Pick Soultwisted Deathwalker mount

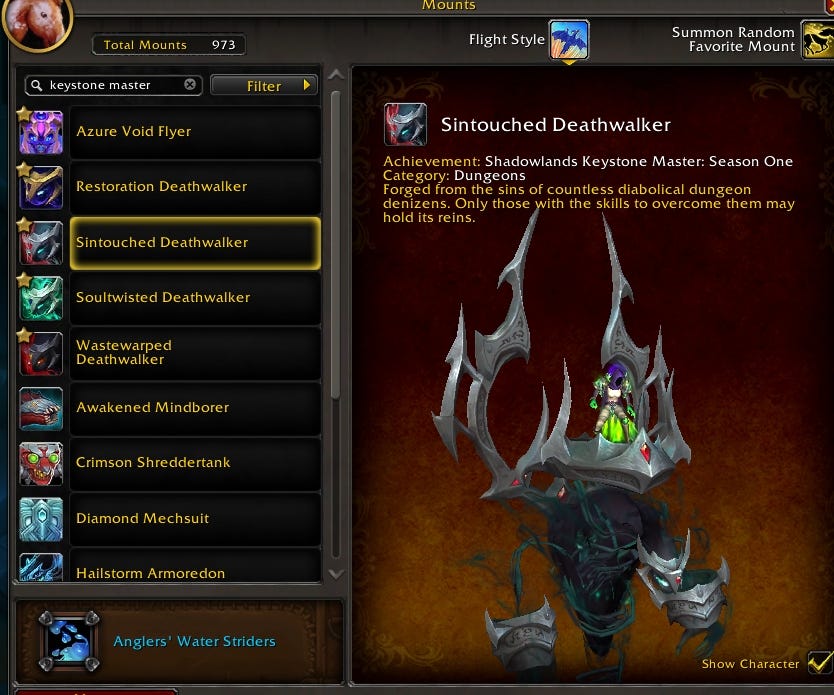point(170,297)
